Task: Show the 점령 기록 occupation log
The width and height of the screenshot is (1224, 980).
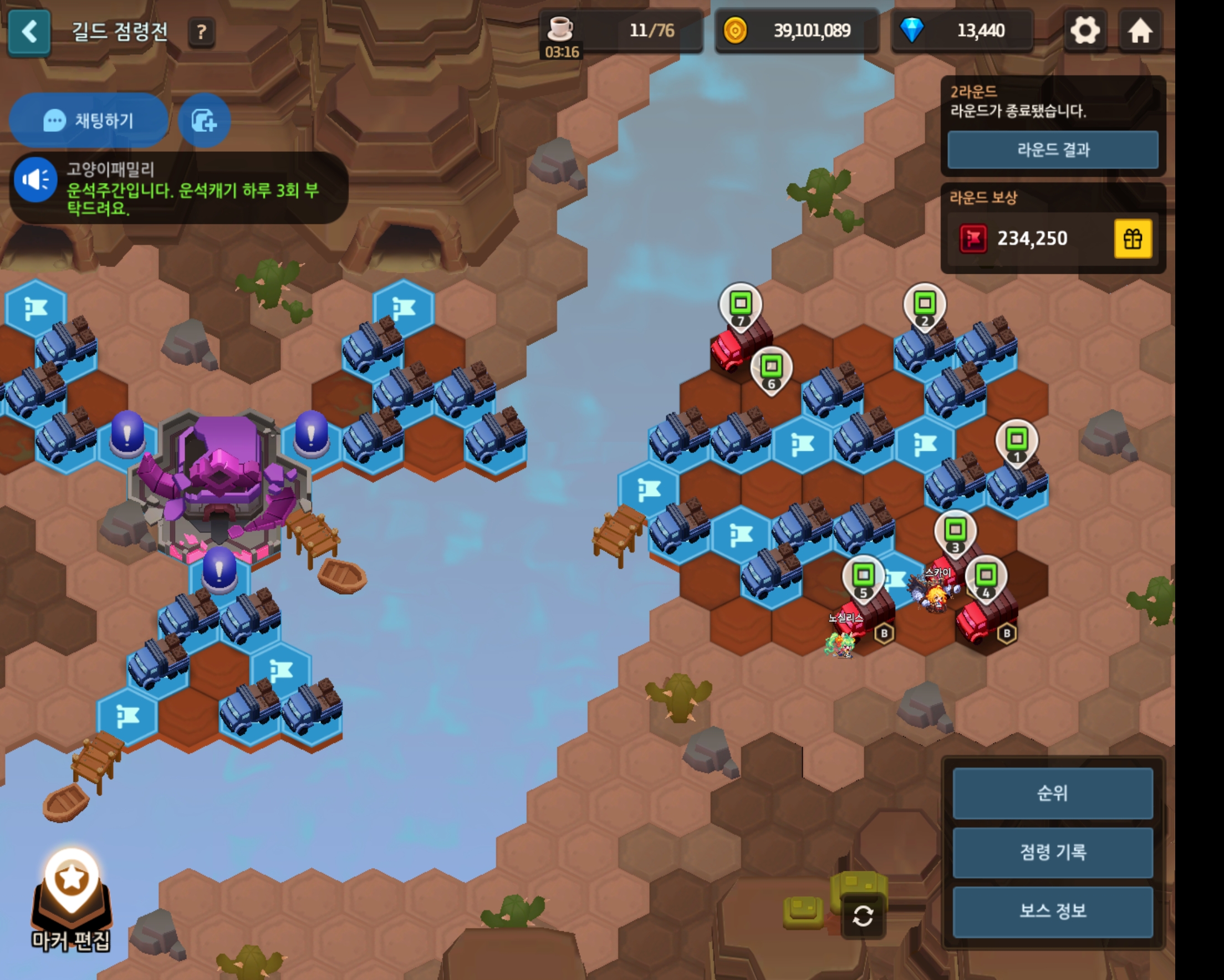Action: click(x=1053, y=853)
